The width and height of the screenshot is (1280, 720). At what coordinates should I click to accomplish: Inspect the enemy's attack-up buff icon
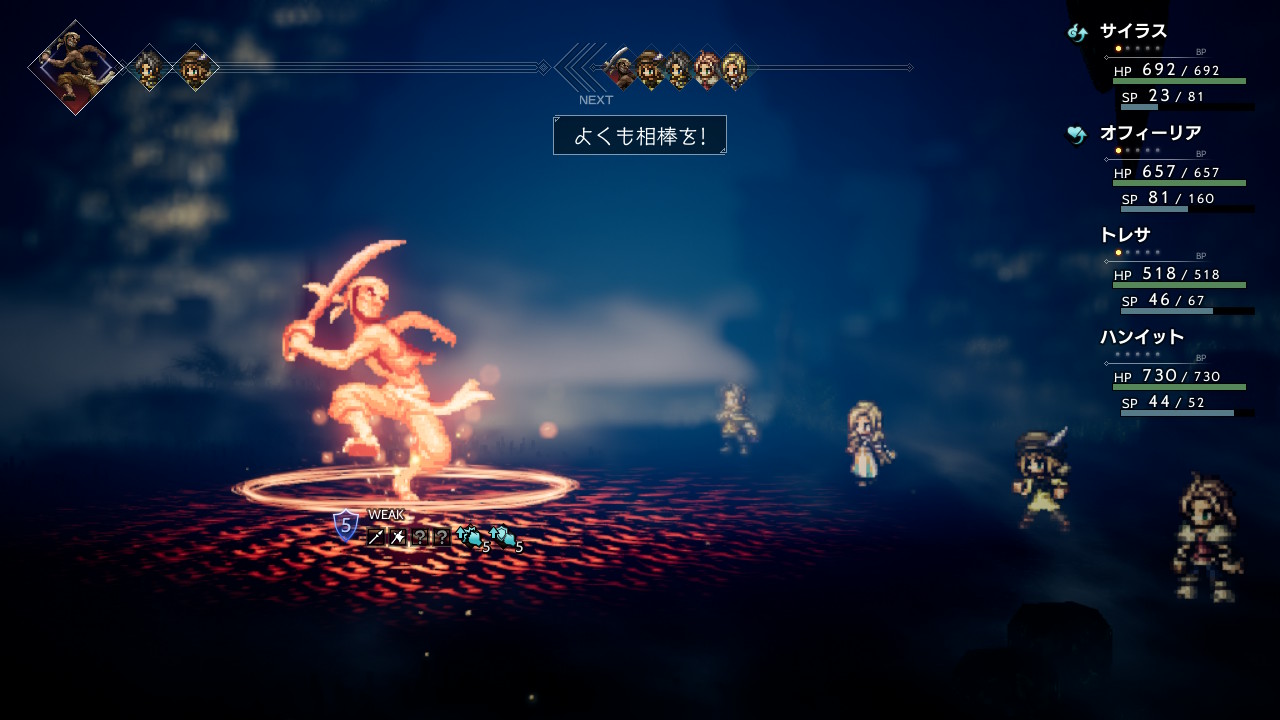(x=469, y=537)
